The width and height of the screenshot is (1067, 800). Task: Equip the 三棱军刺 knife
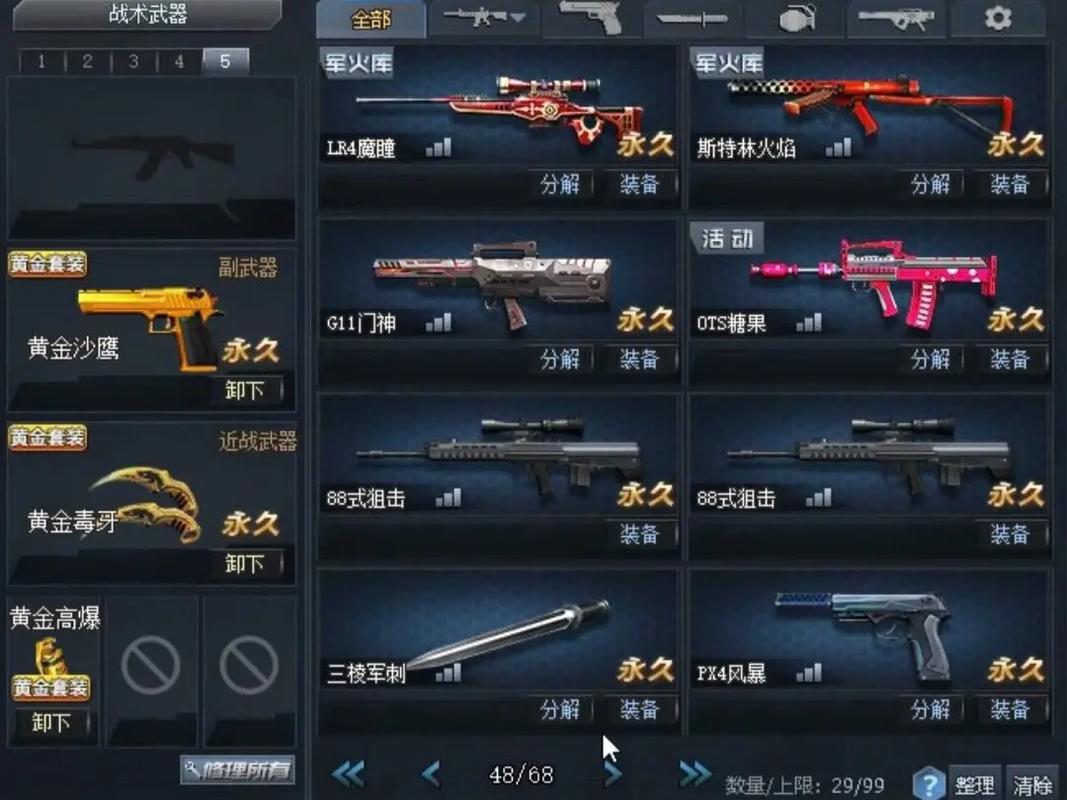[639, 709]
